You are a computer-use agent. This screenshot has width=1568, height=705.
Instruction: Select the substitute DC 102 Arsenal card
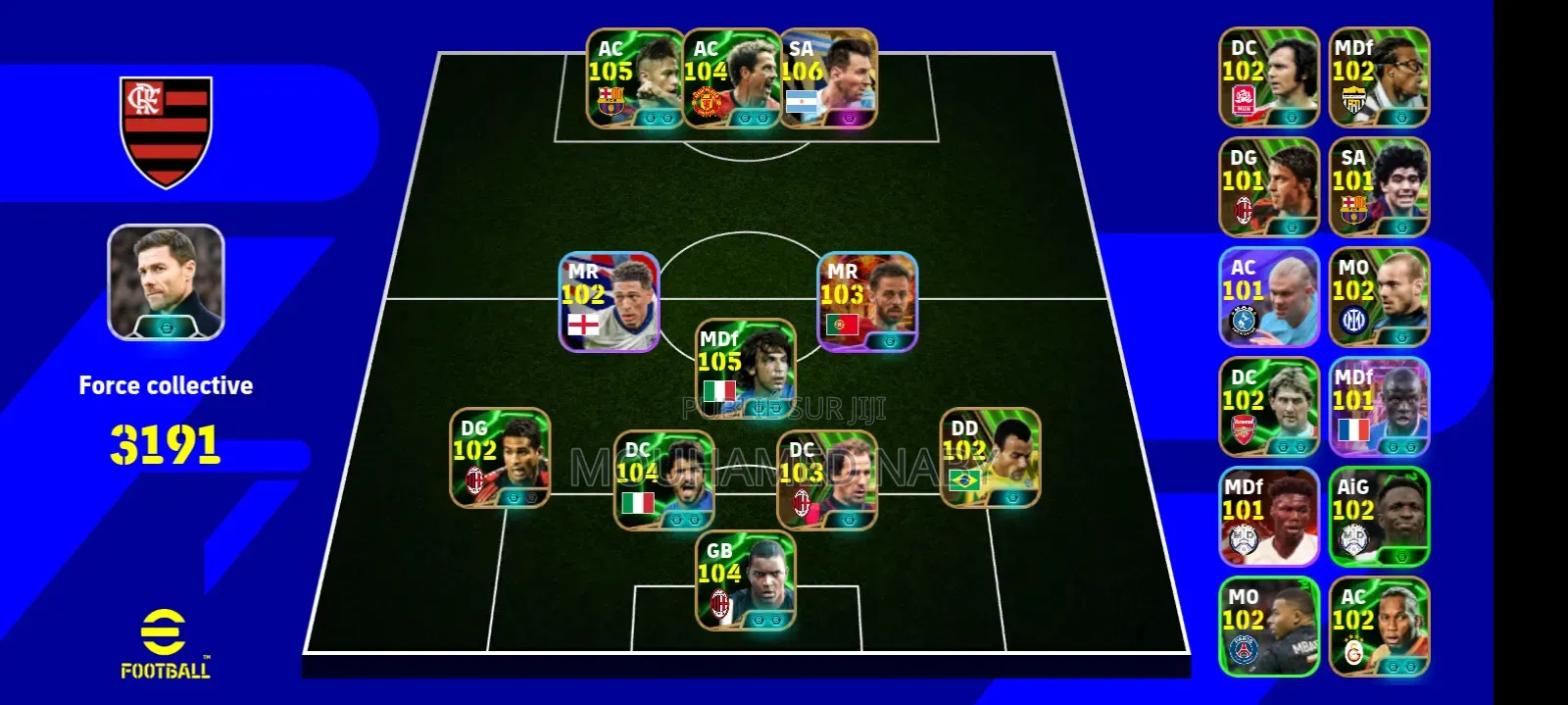point(1269,407)
